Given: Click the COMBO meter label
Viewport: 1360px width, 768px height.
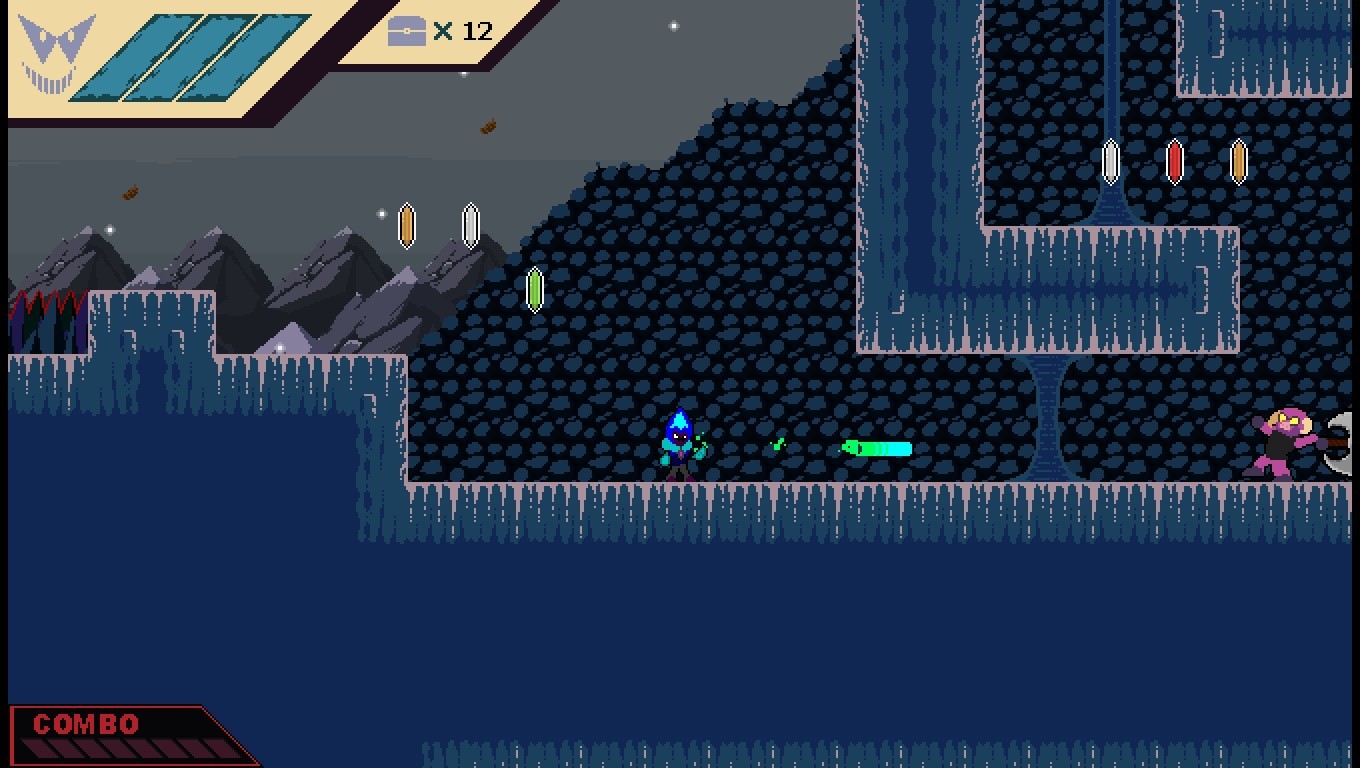Looking at the screenshot, I should click(85, 723).
